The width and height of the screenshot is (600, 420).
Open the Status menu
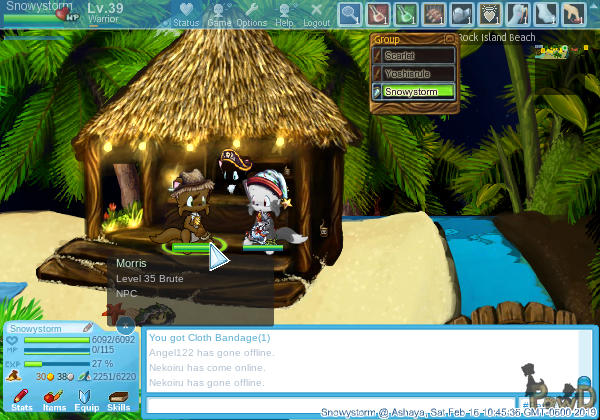tap(186, 14)
